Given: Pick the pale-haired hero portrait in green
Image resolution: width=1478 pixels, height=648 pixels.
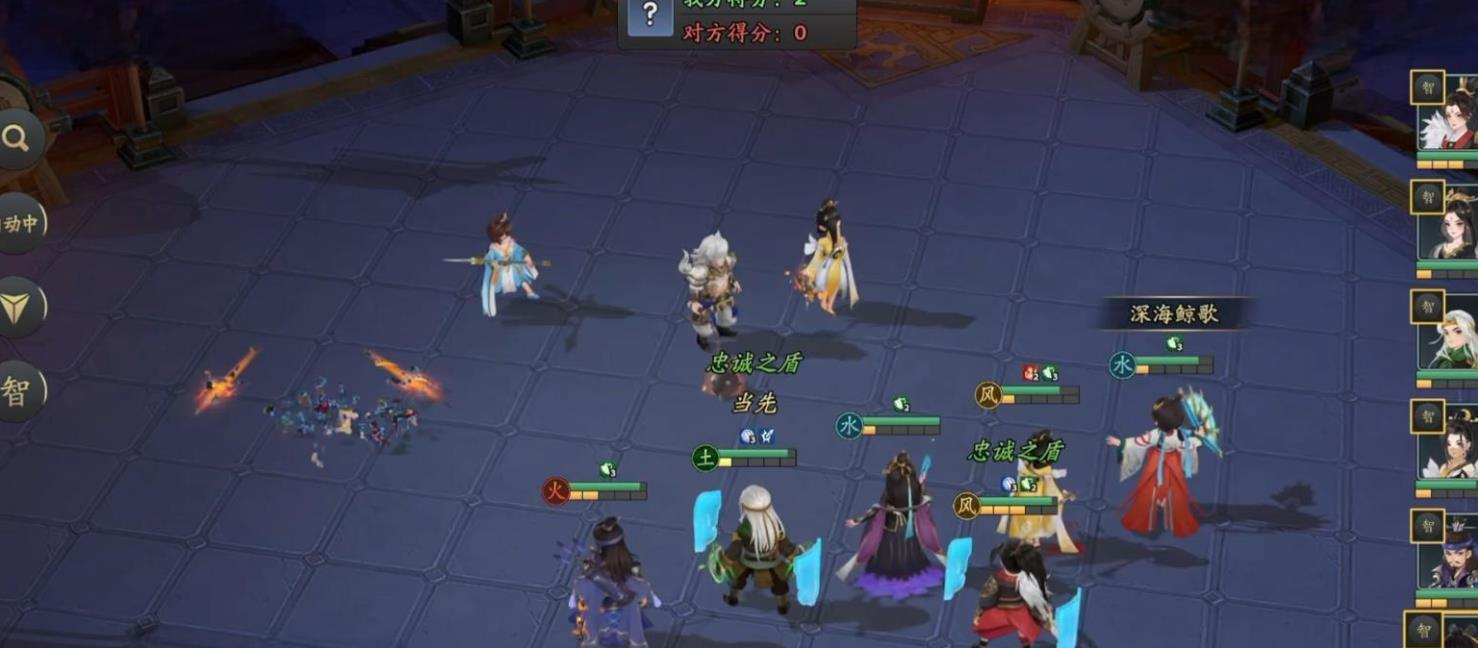Looking at the screenshot, I should tap(1448, 340).
